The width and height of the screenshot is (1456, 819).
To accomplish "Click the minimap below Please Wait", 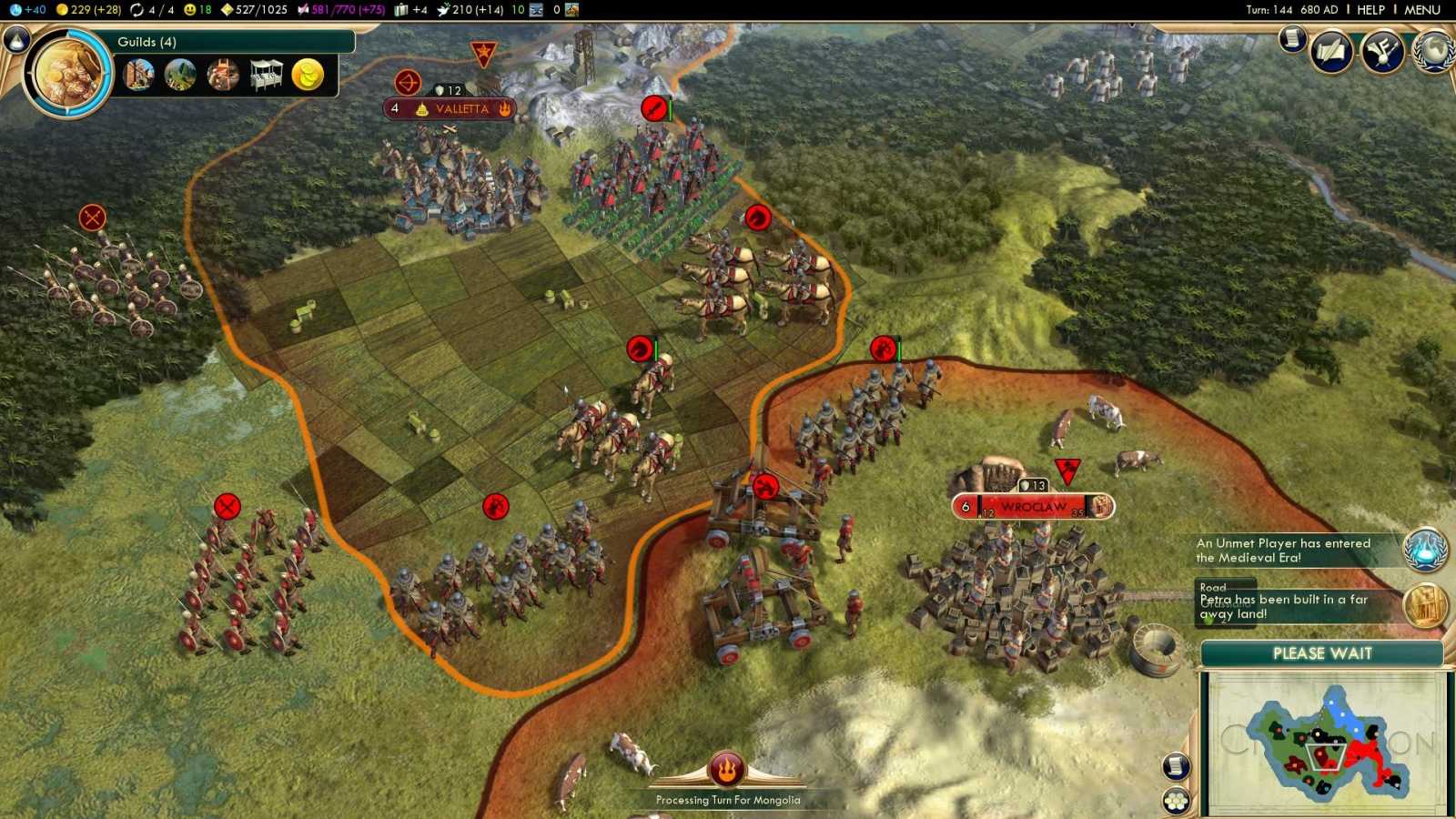I will 1329,742.
